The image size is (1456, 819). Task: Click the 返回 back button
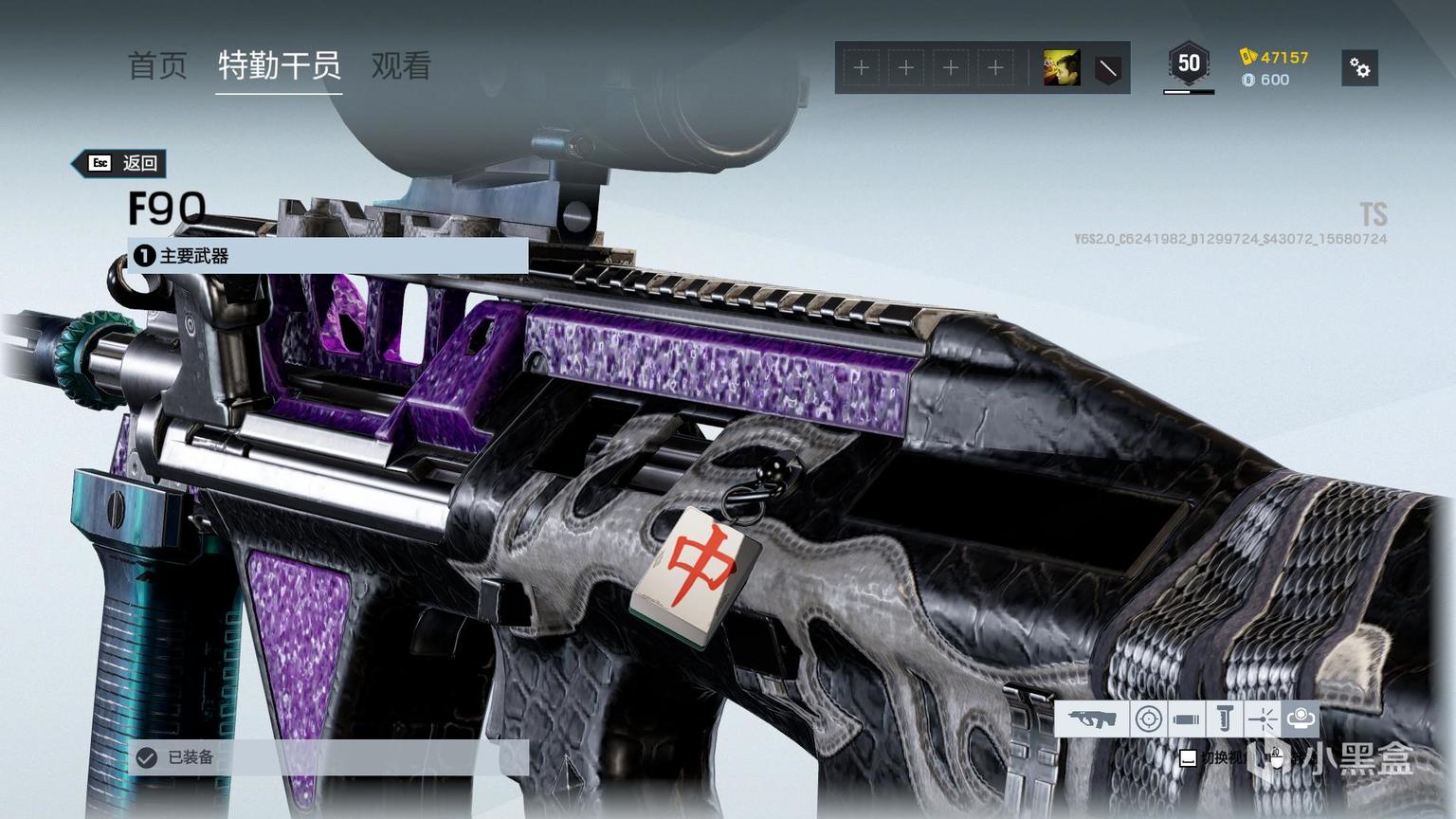click(123, 163)
